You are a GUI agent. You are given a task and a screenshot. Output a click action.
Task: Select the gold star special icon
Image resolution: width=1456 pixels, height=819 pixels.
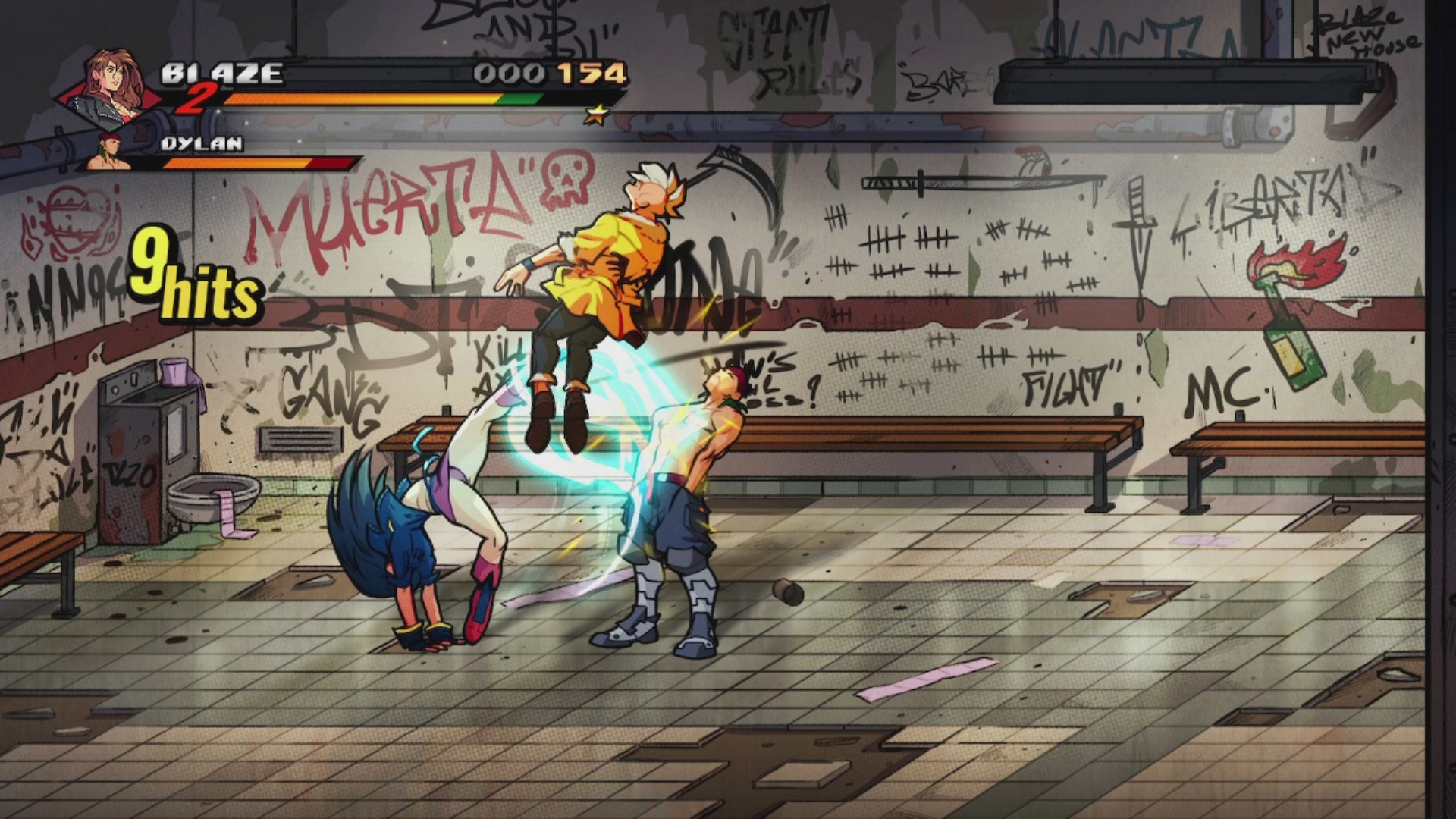click(x=597, y=115)
